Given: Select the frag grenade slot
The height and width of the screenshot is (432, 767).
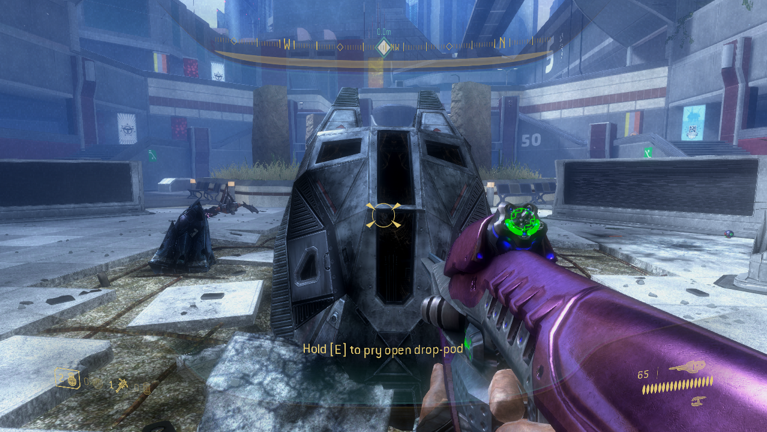Looking at the screenshot, I should [68, 378].
